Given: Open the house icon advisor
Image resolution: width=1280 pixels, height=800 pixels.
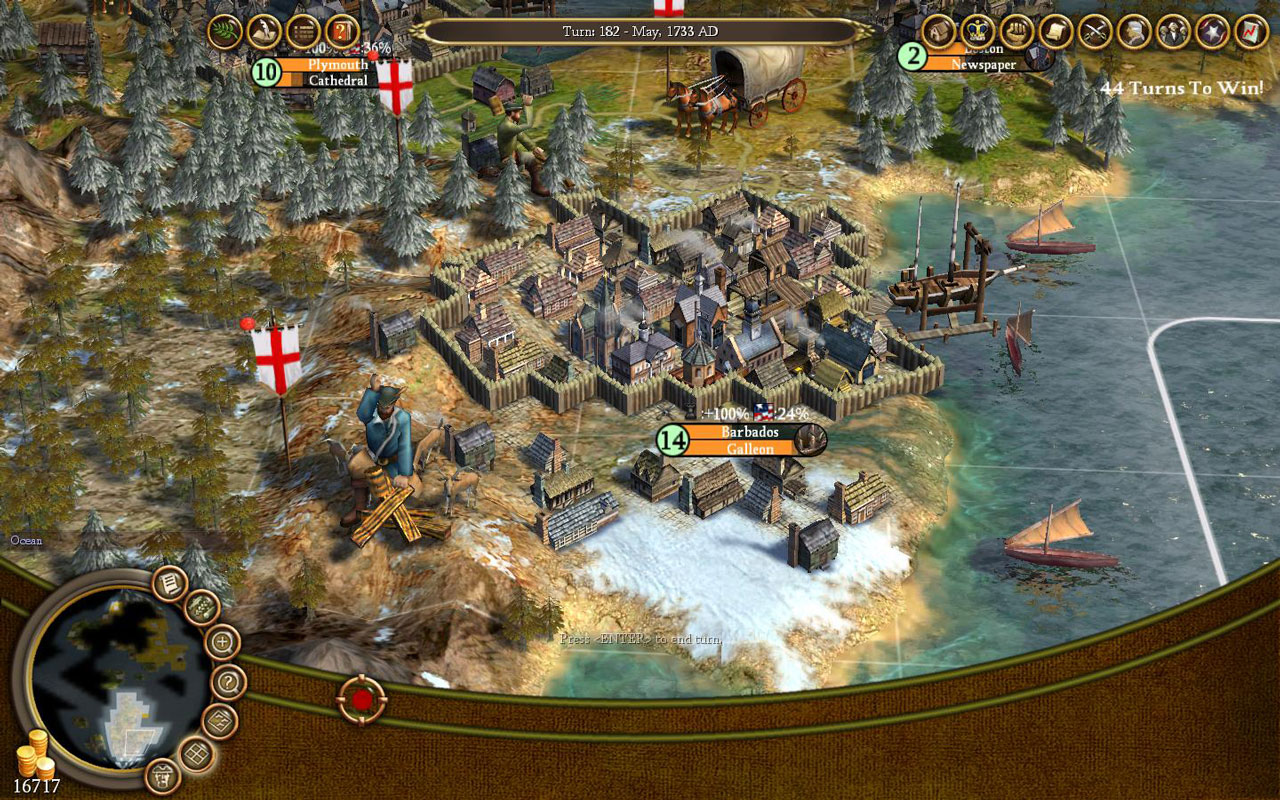Looking at the screenshot, I should point(938,31).
